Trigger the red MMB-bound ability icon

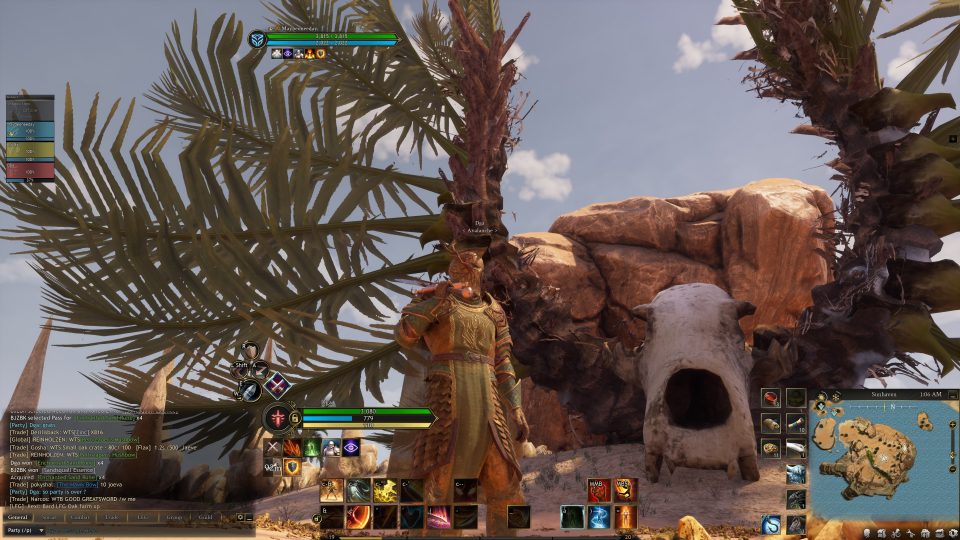[x=599, y=490]
